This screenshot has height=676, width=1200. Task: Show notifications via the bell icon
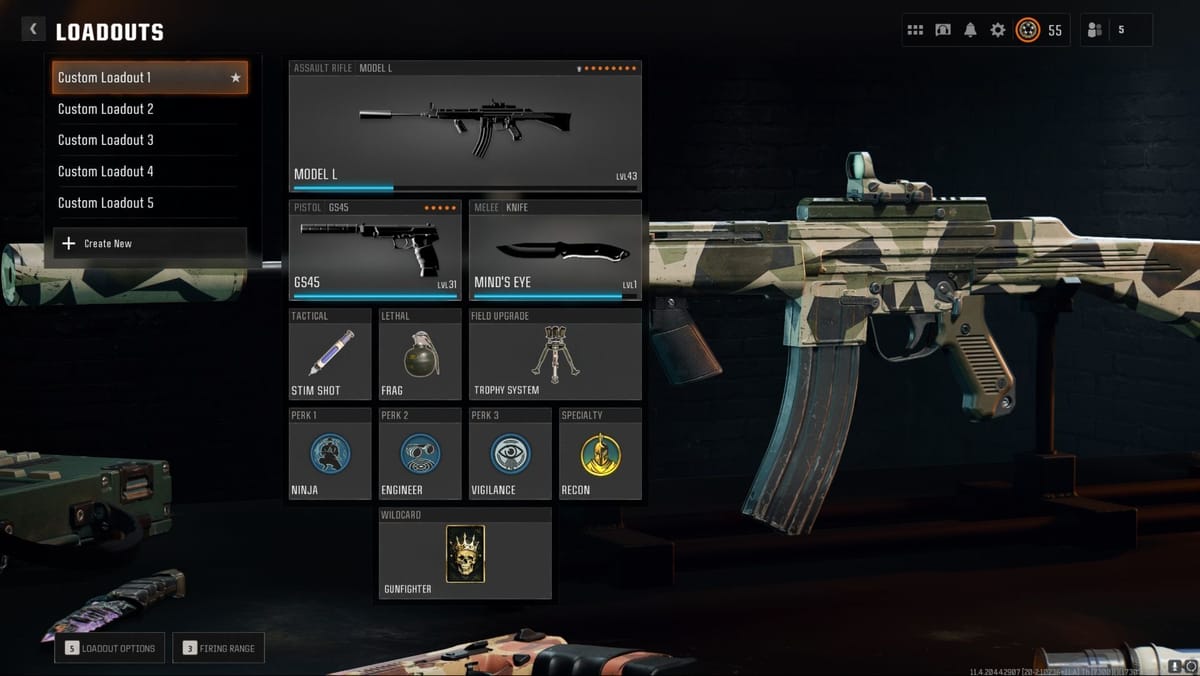tap(970, 30)
